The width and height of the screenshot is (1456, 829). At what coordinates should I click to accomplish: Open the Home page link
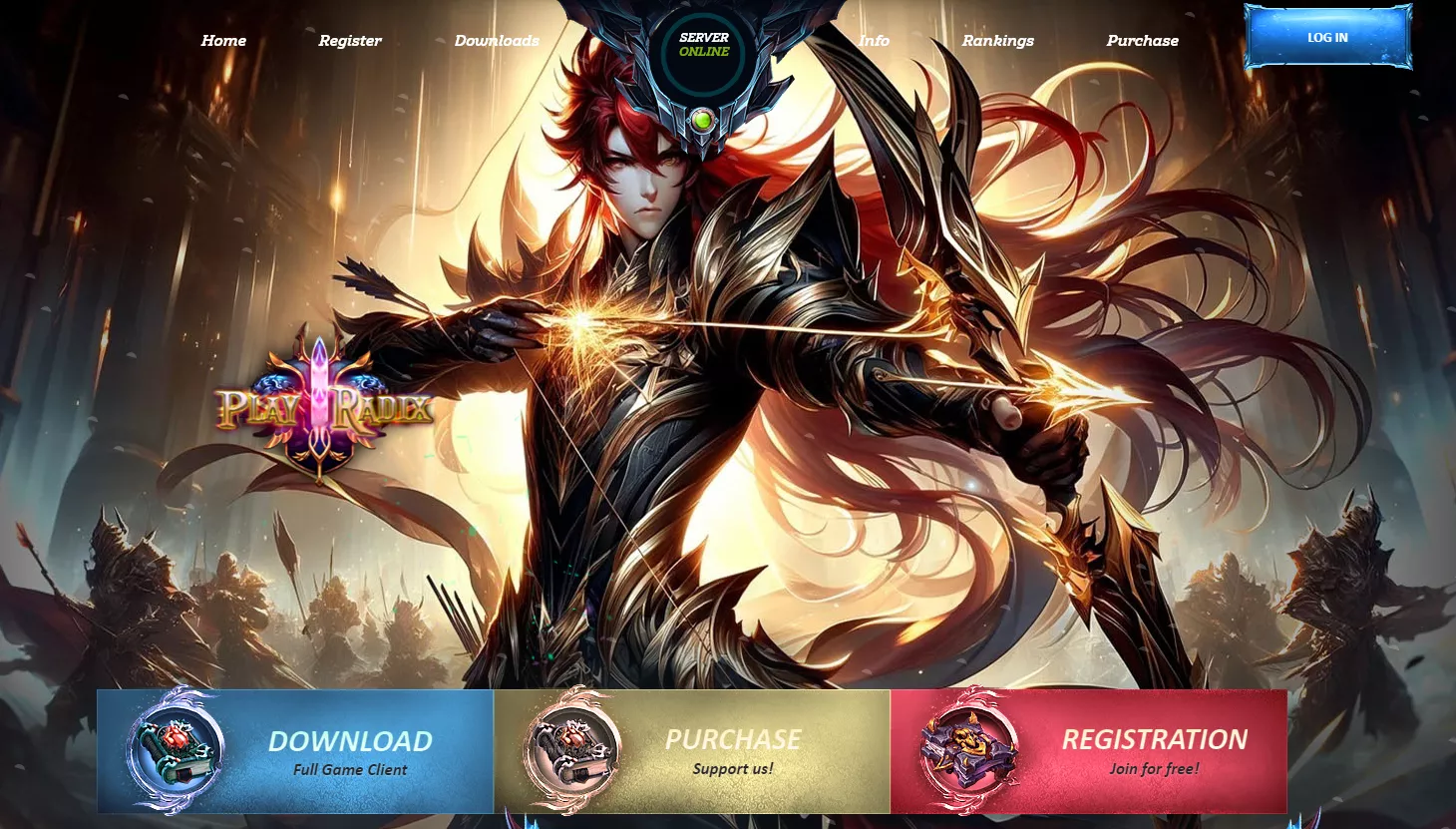[223, 41]
